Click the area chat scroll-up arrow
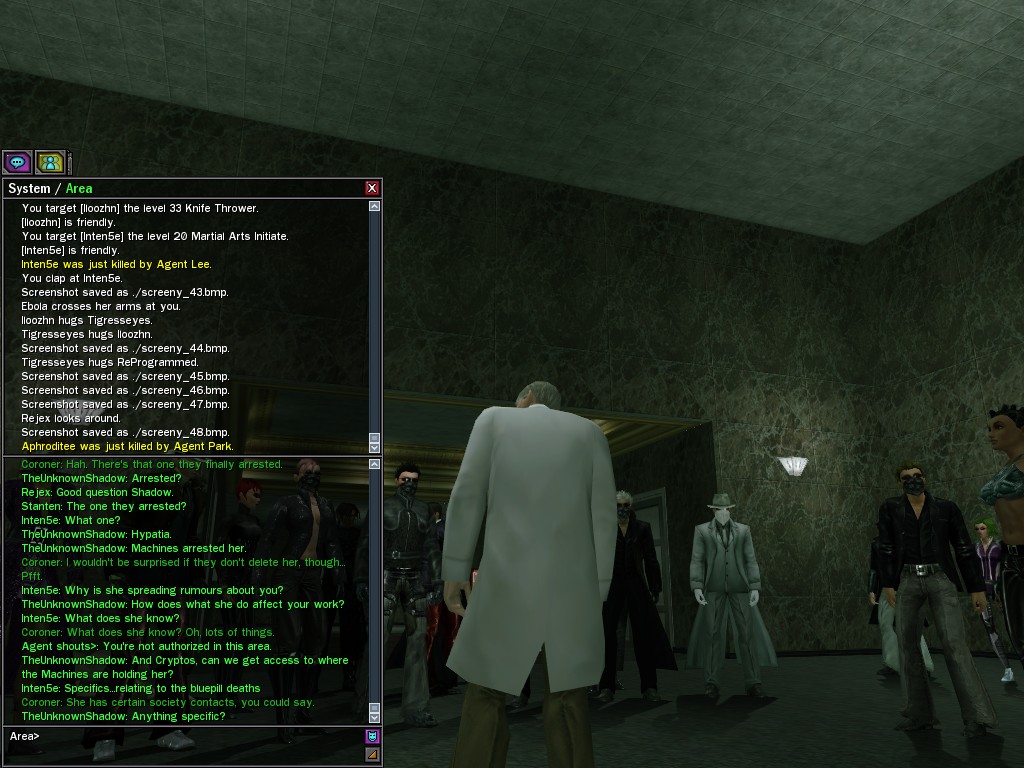The image size is (1024, 768). [374, 464]
